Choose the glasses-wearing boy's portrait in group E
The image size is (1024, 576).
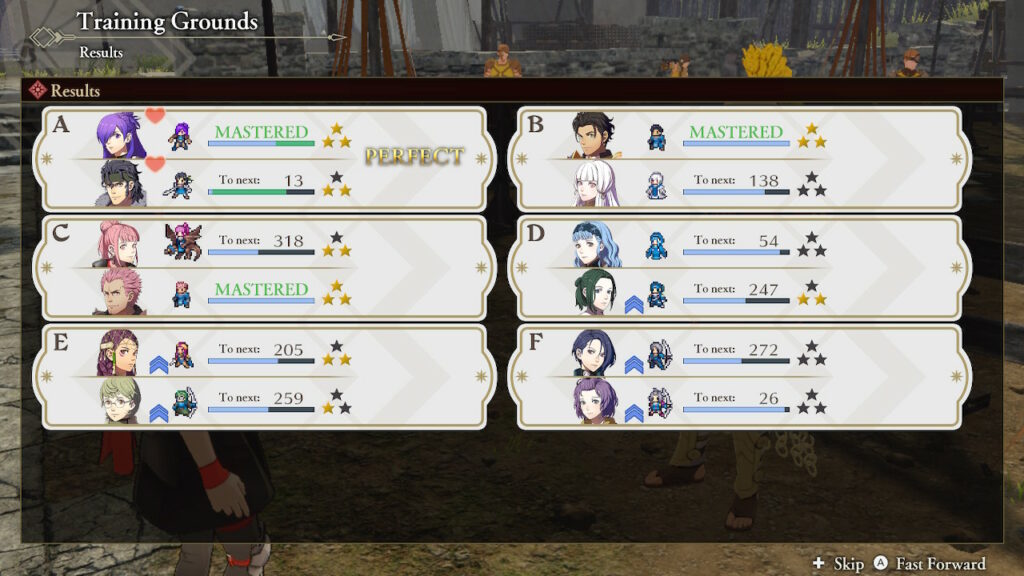(x=118, y=400)
